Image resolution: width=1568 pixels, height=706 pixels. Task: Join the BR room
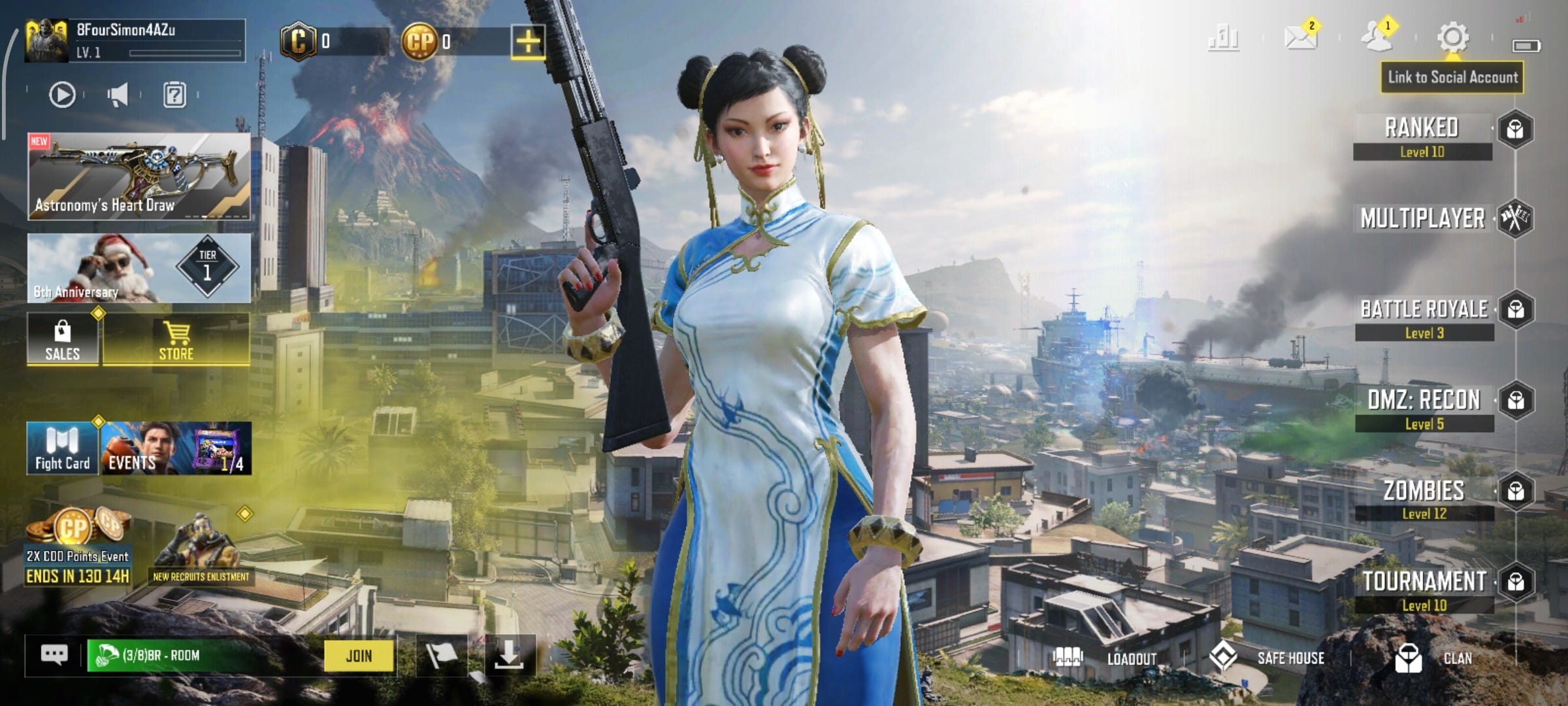(359, 656)
